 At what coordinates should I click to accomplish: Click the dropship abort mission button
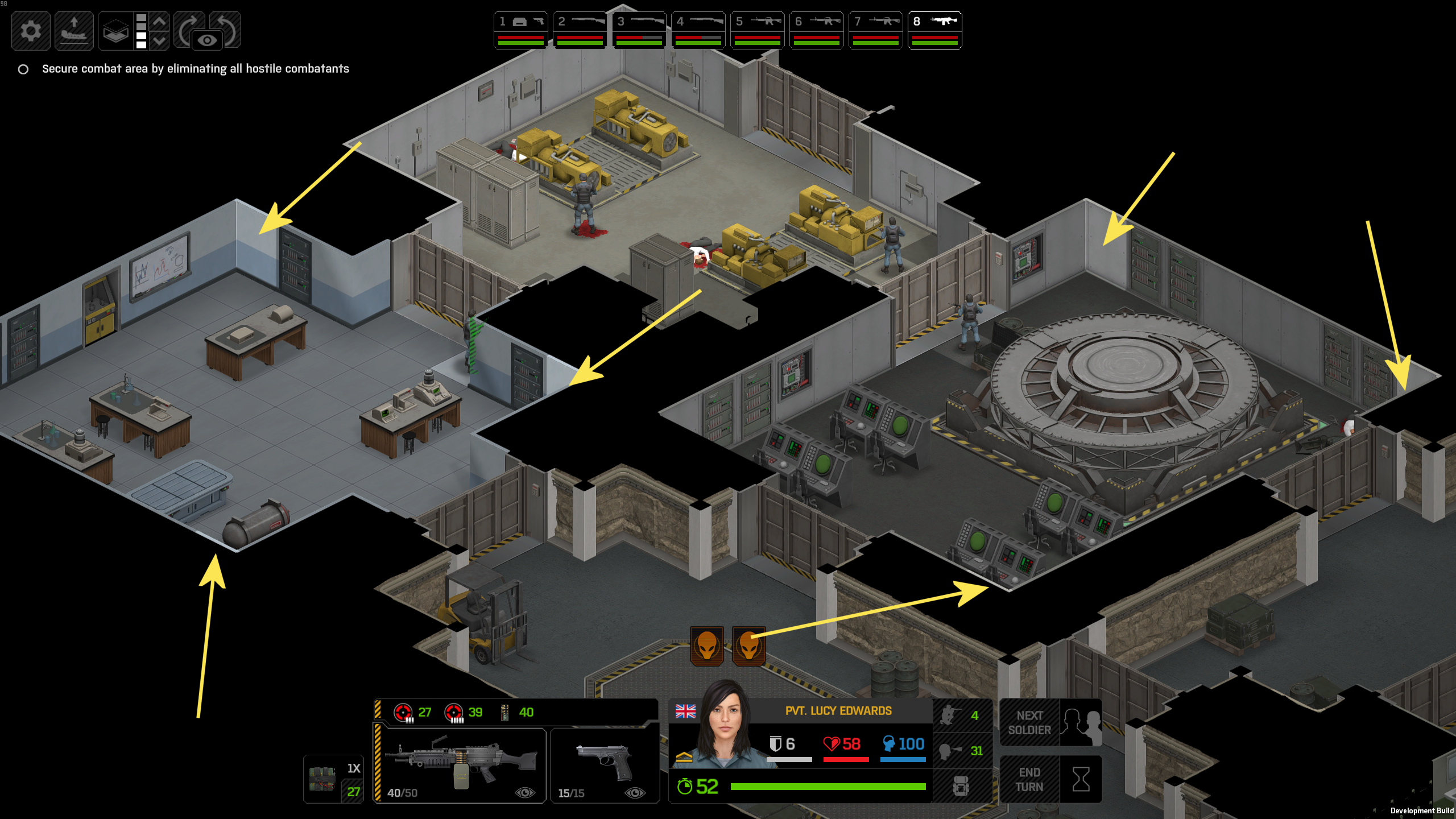coord(74,31)
